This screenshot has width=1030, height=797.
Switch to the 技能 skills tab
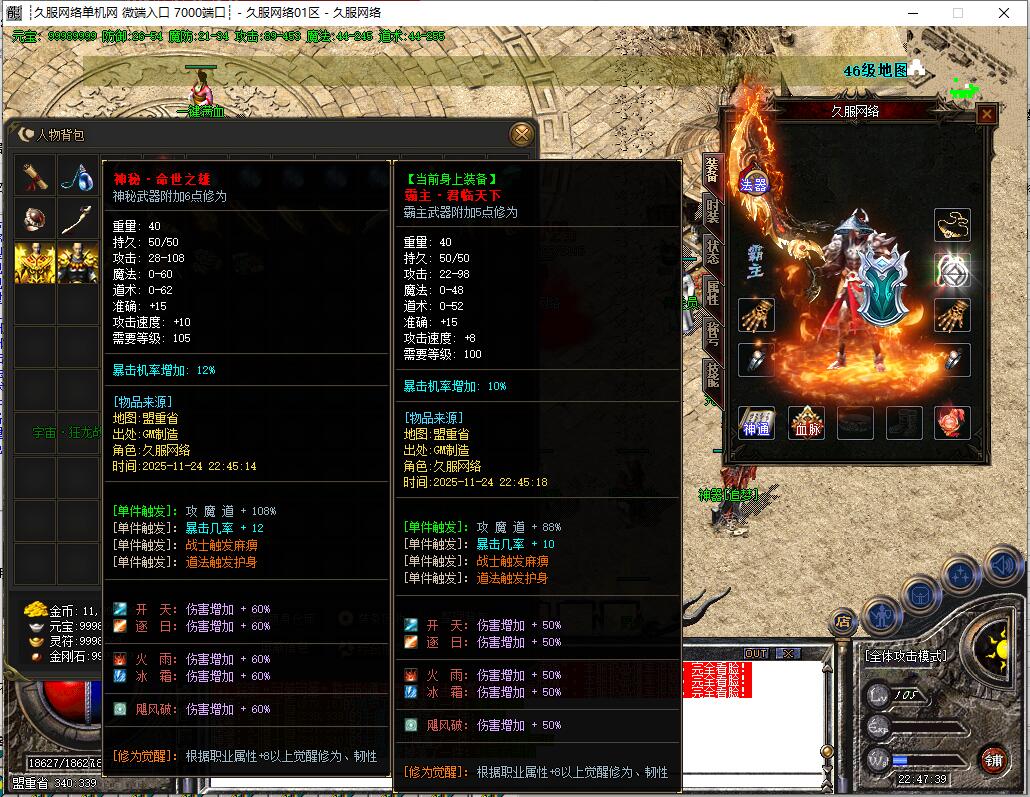[712, 374]
